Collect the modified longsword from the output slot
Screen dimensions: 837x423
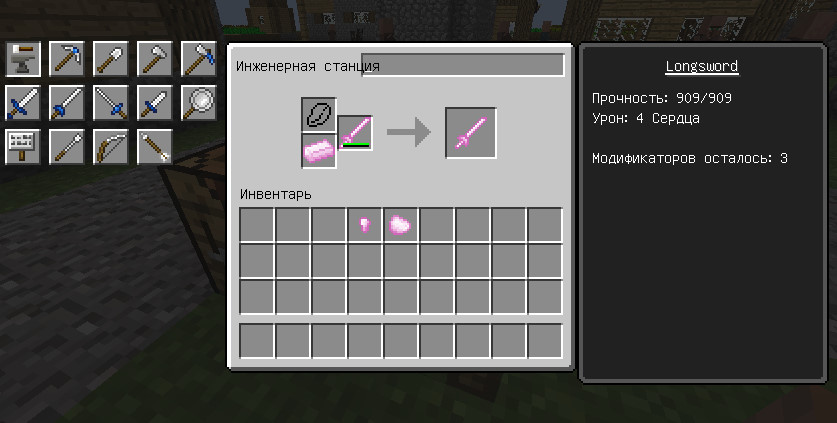pos(471,133)
